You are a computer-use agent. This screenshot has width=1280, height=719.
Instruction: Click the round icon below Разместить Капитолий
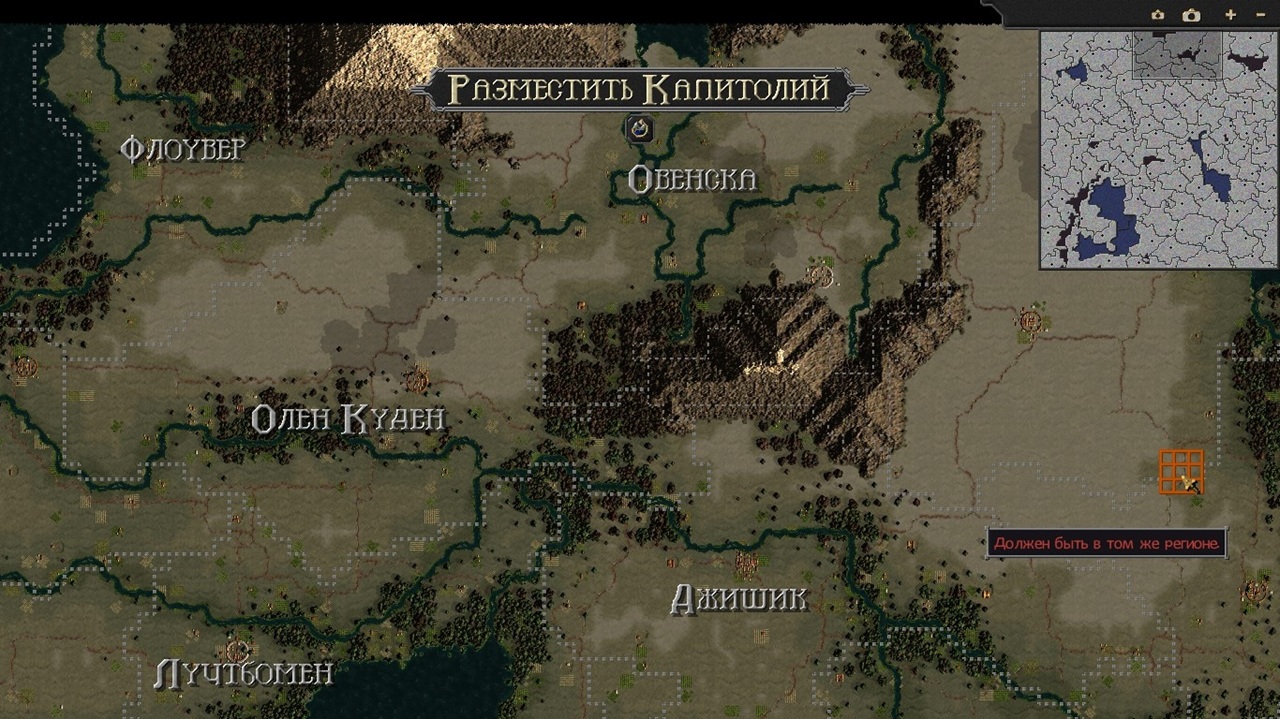point(639,128)
